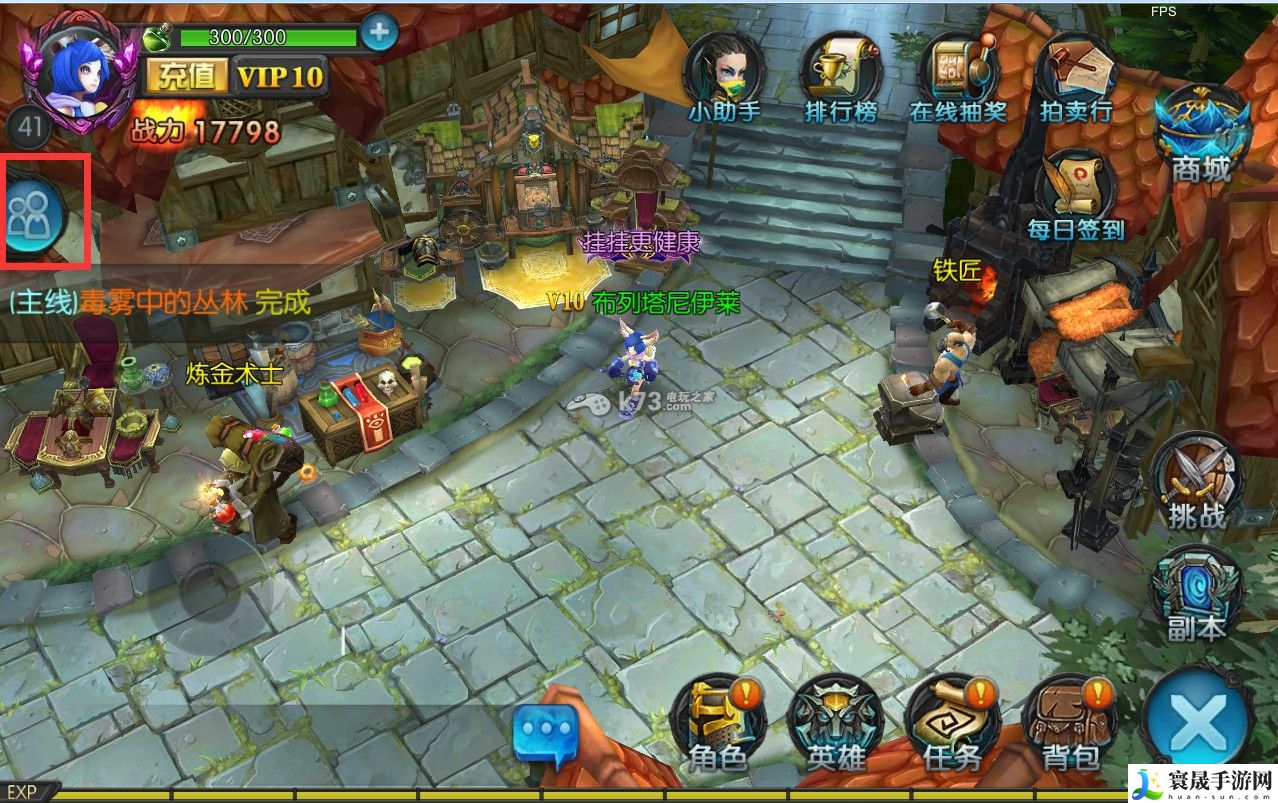
Task: View VIP 10 privileges
Action: (280, 74)
